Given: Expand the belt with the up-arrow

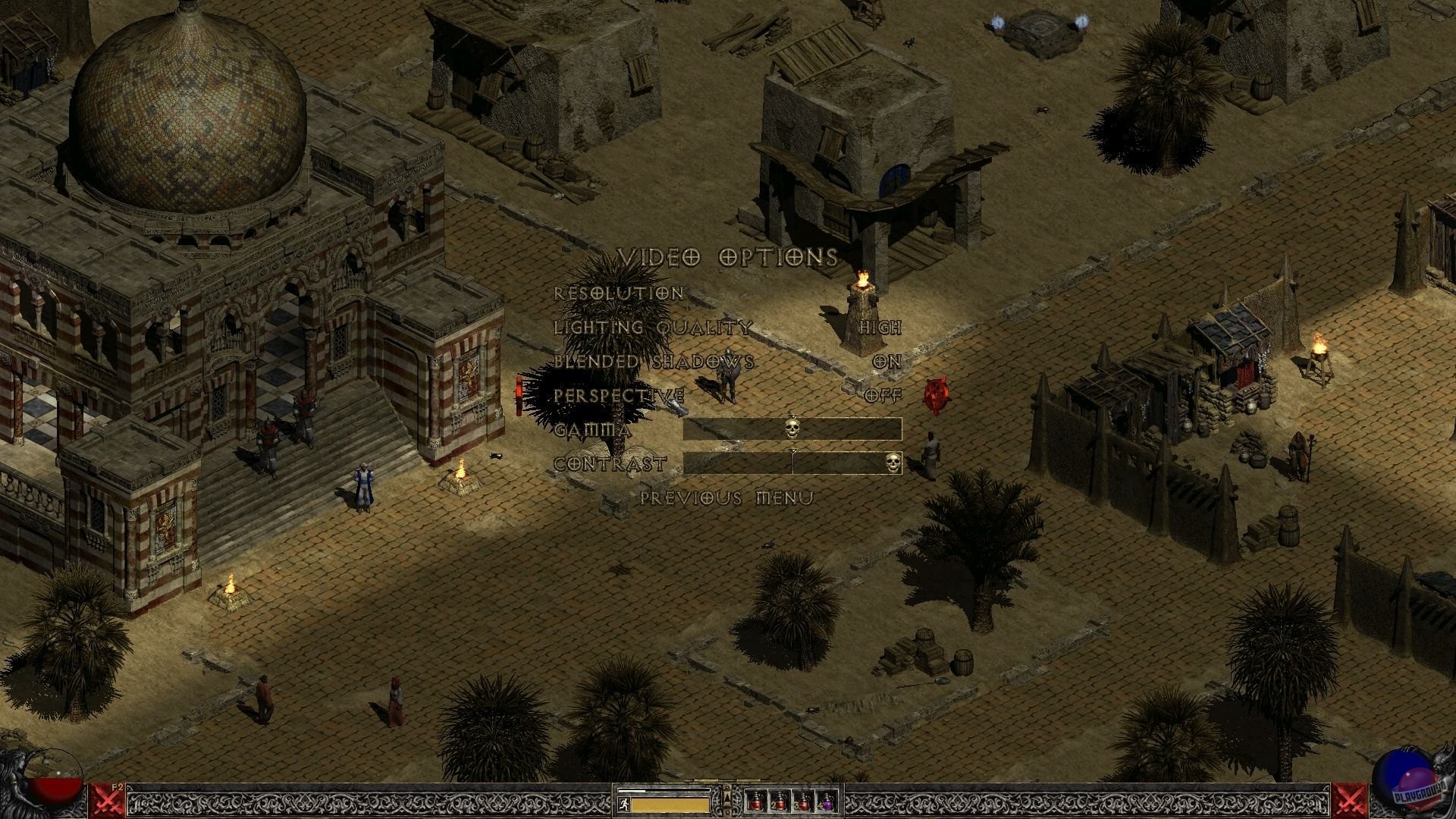Looking at the screenshot, I should [728, 800].
